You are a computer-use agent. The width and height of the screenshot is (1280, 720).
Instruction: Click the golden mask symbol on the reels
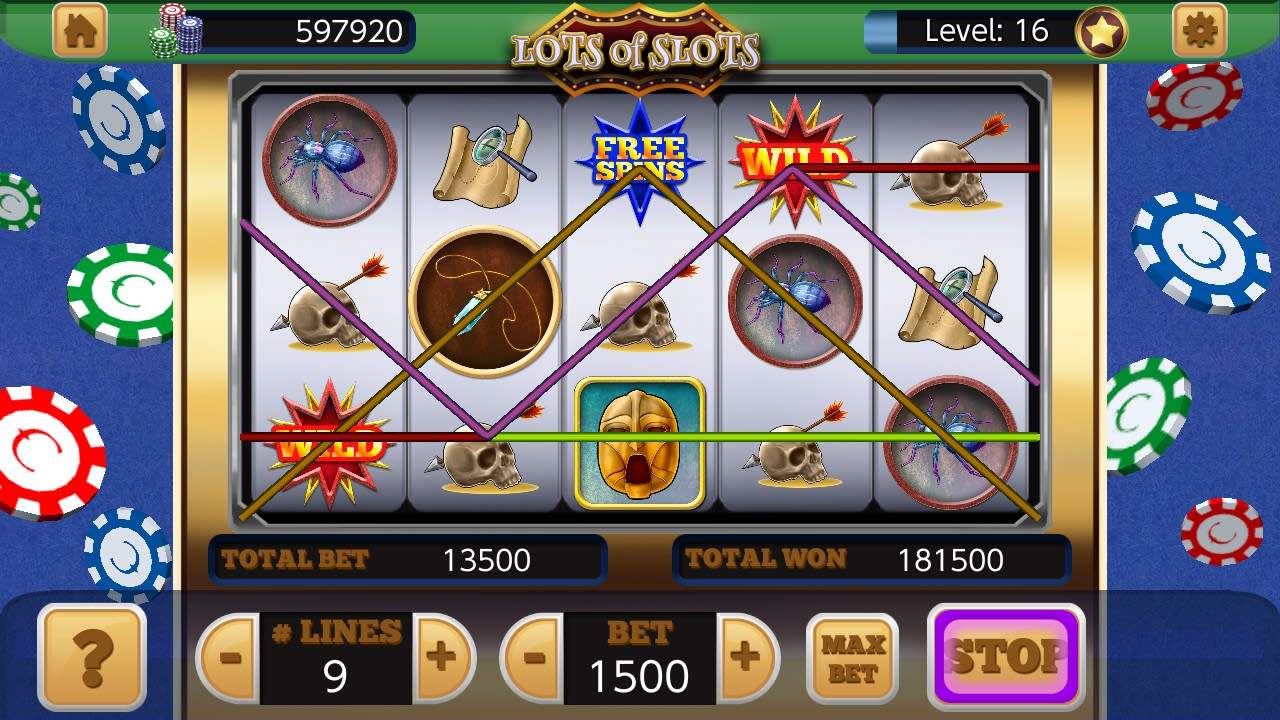pos(640,445)
